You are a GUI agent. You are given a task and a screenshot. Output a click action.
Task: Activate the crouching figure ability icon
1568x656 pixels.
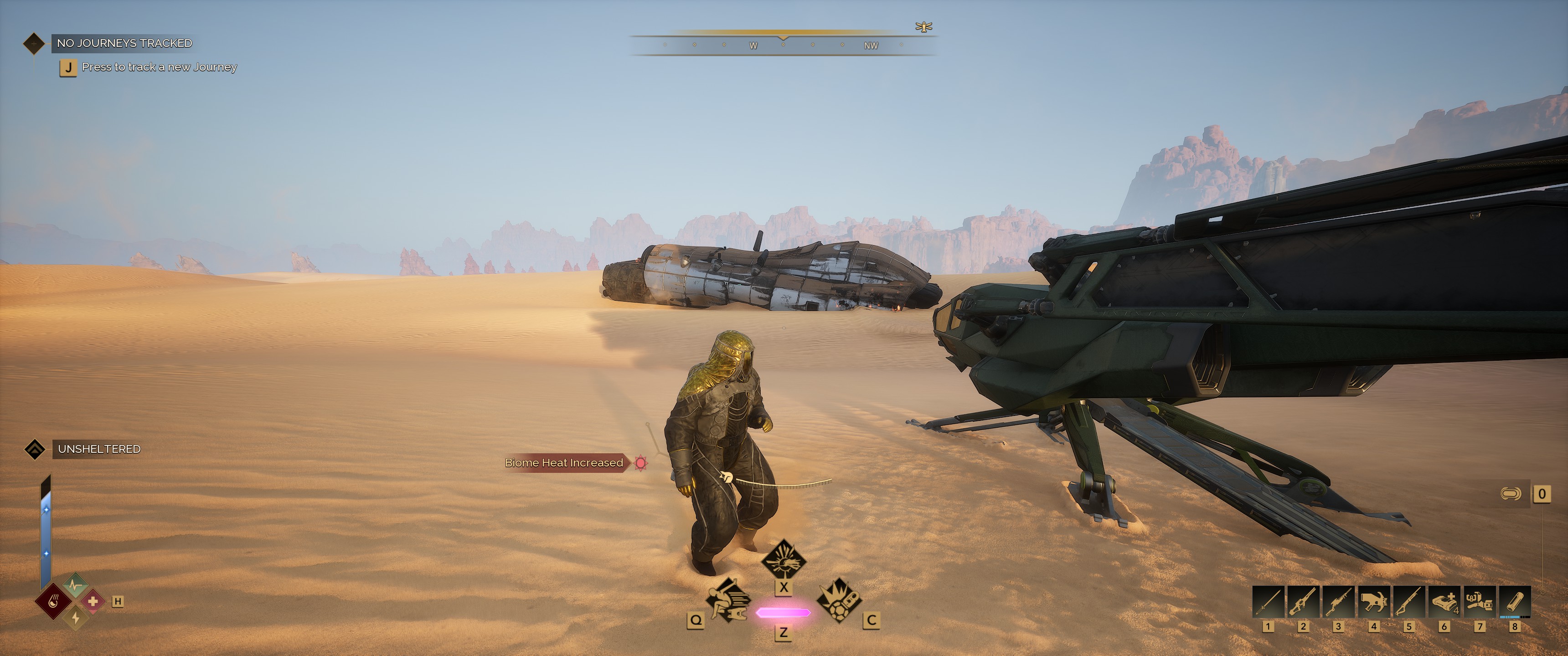coord(727,601)
